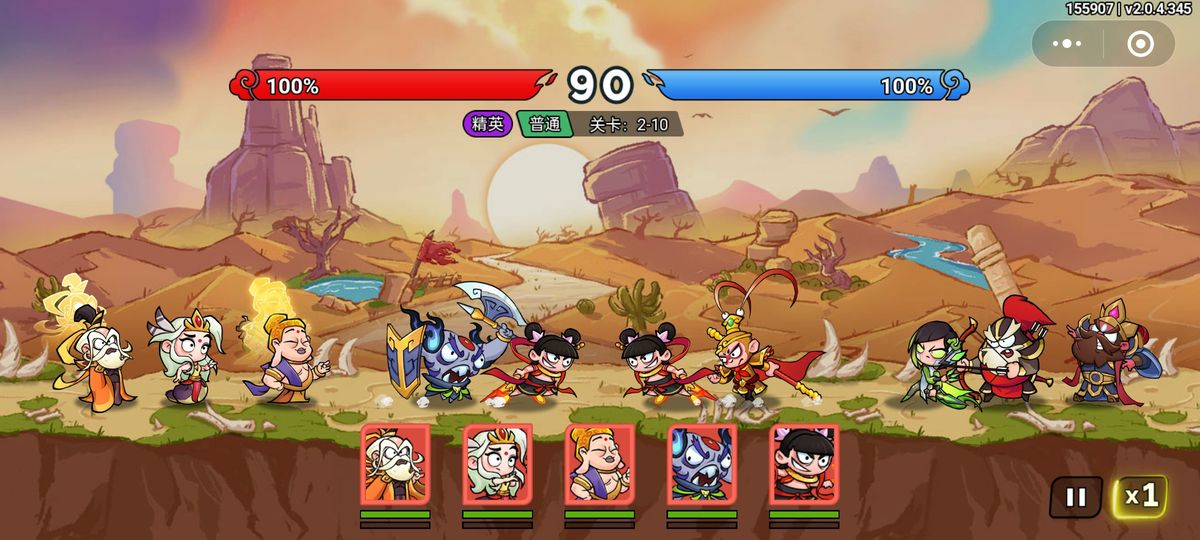The height and width of the screenshot is (540, 1200).
Task: Open the mini program three-dot menu
Action: pos(1067,44)
